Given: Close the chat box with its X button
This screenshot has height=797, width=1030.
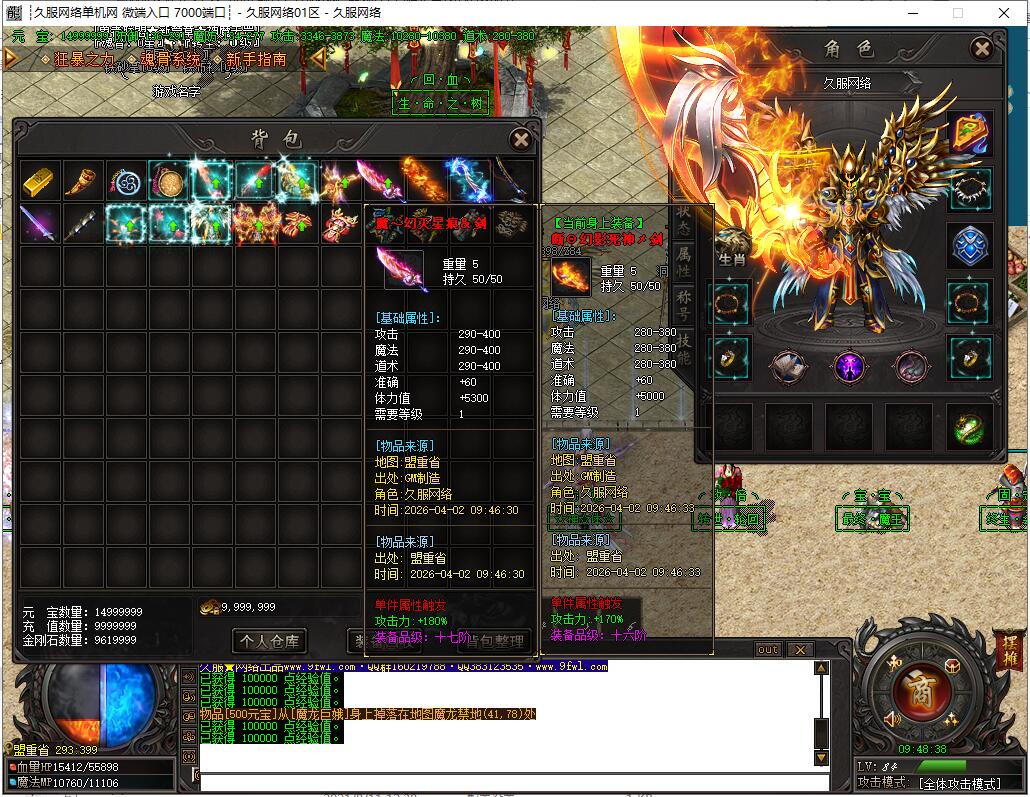Looking at the screenshot, I should 799,650.
